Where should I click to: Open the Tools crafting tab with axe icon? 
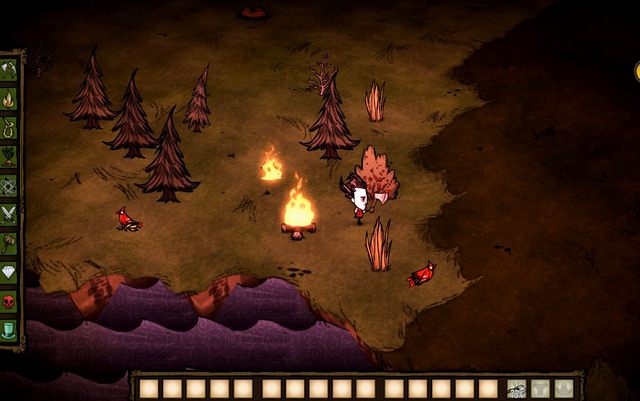(x=9, y=69)
